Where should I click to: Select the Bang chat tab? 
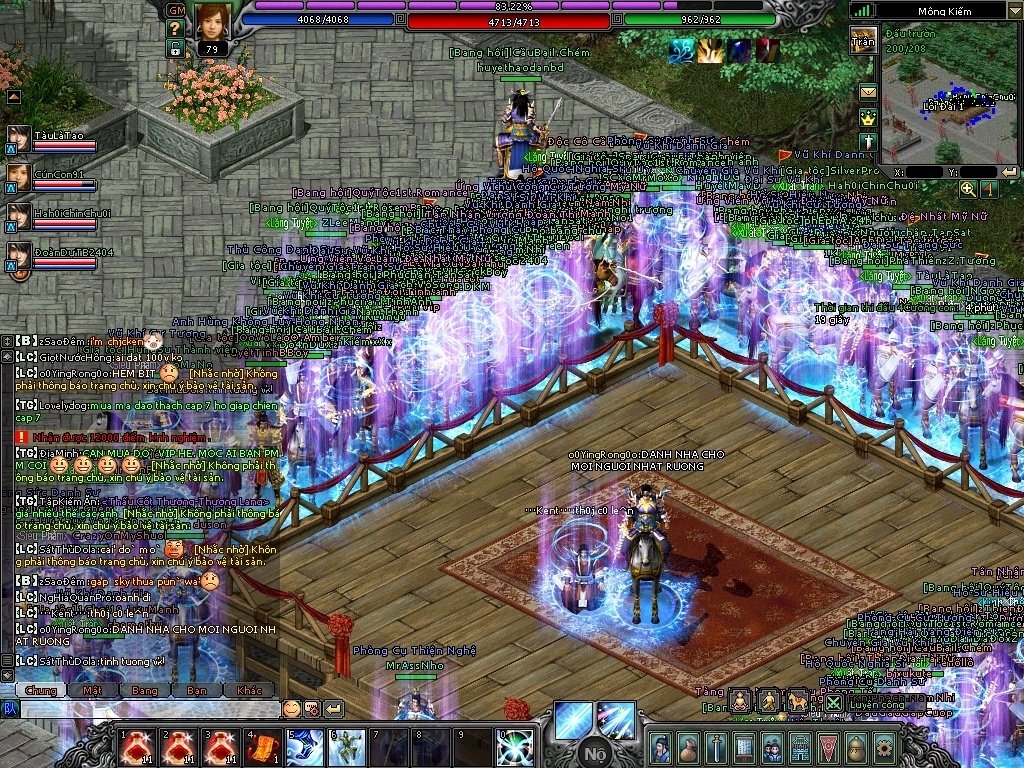tap(145, 690)
